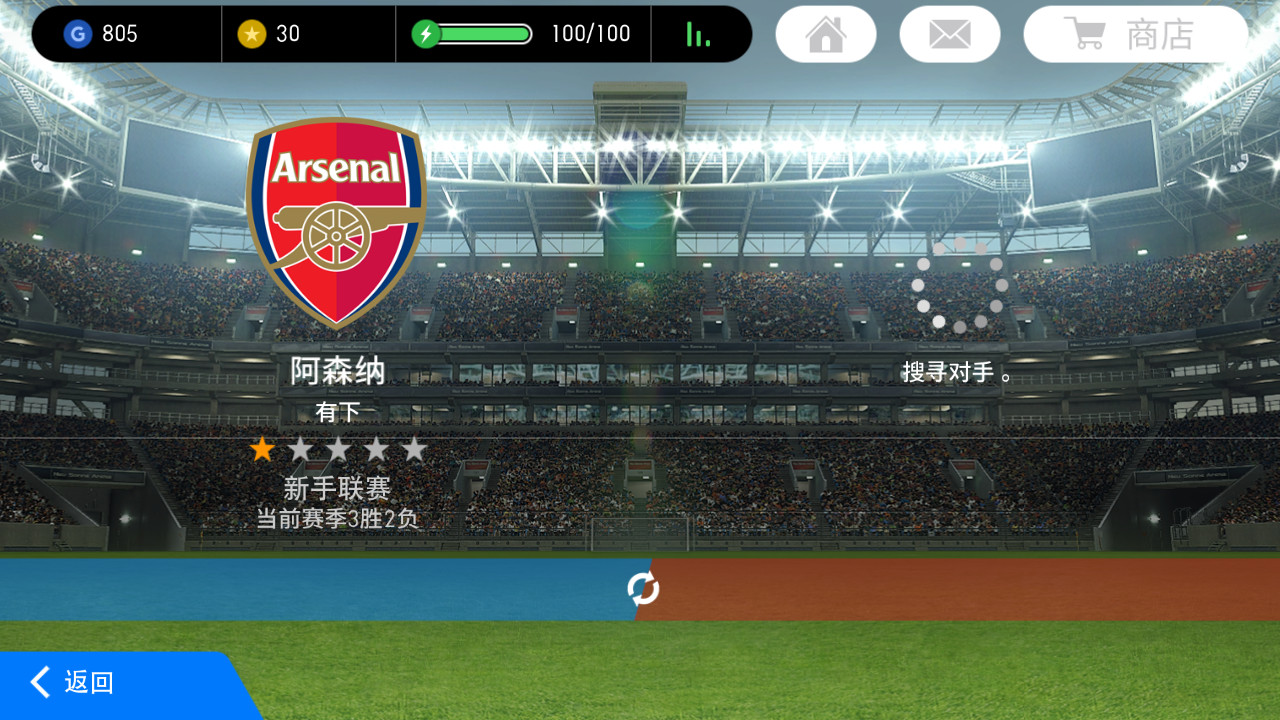
Task: Click the green signal bars icon
Action: (x=698, y=34)
